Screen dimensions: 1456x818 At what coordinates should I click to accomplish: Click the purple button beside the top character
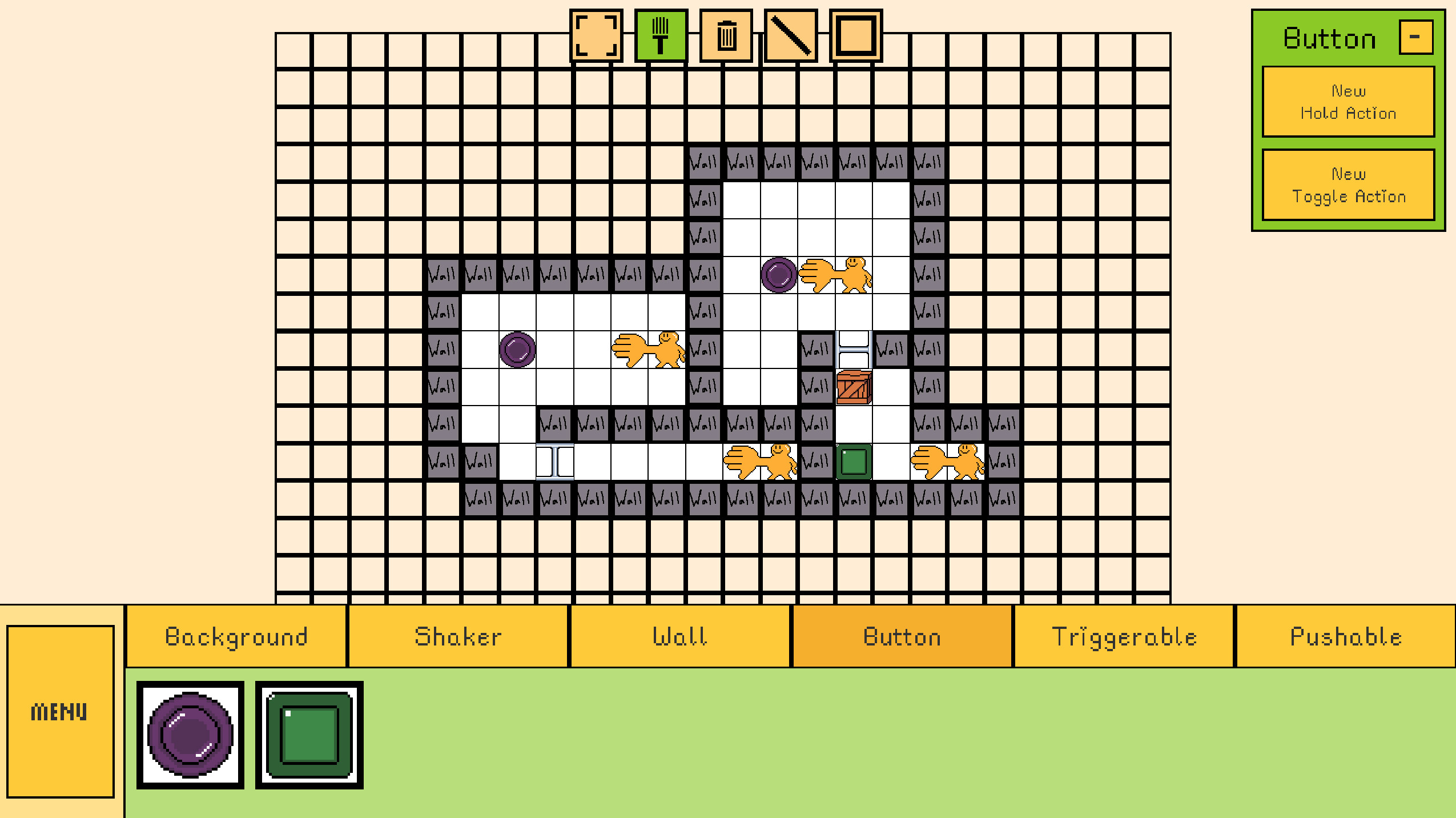pyautogui.click(x=779, y=275)
